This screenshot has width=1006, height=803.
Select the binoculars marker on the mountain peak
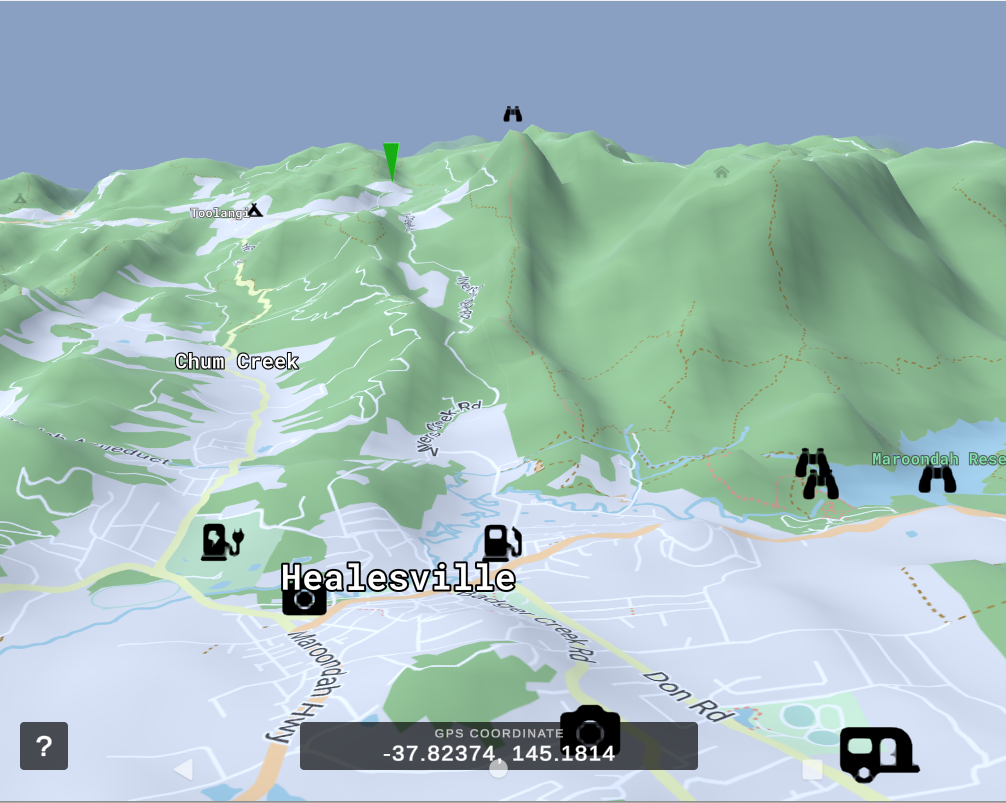pos(513,114)
